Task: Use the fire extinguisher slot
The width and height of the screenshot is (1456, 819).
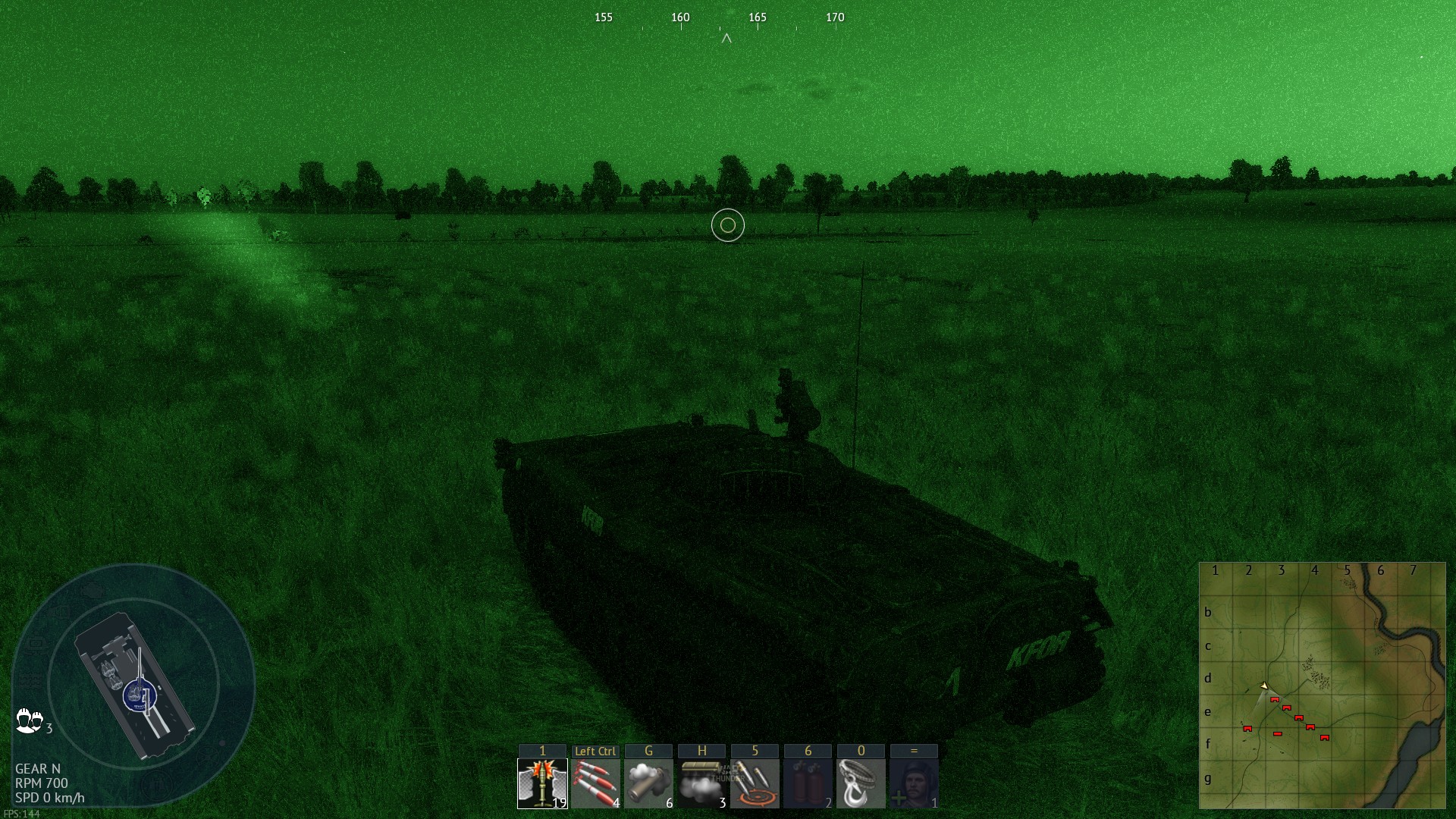Action: [x=808, y=783]
